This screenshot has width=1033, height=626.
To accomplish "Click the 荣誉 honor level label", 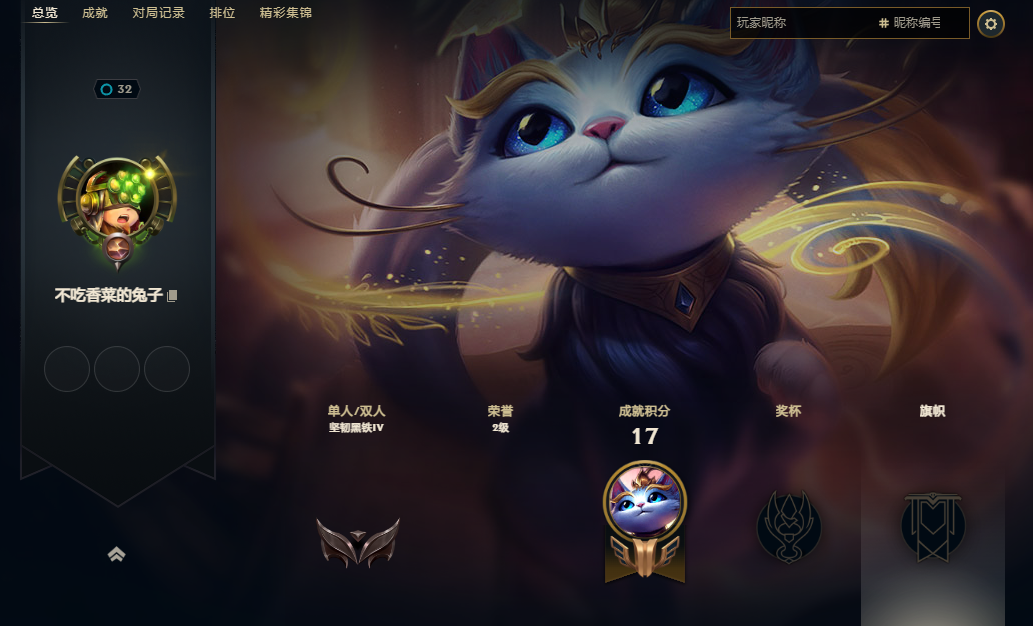I will click(500, 418).
